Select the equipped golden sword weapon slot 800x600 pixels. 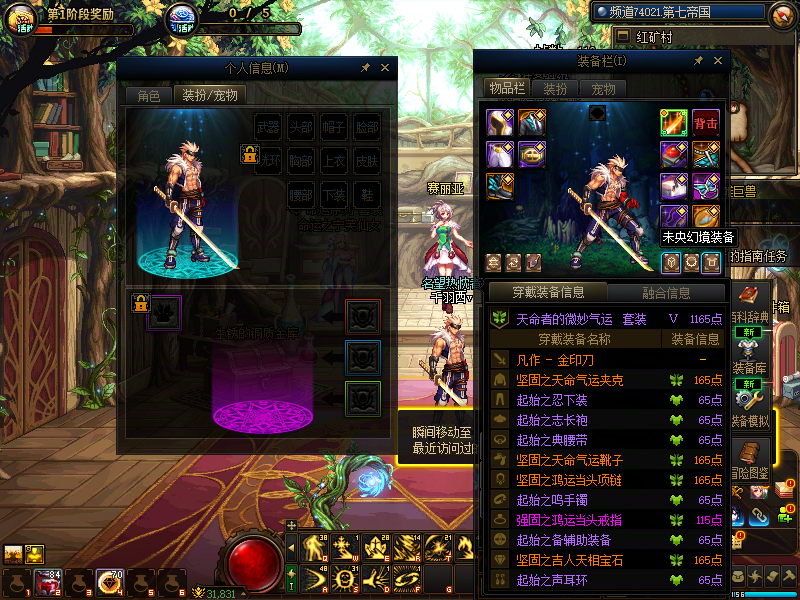674,123
